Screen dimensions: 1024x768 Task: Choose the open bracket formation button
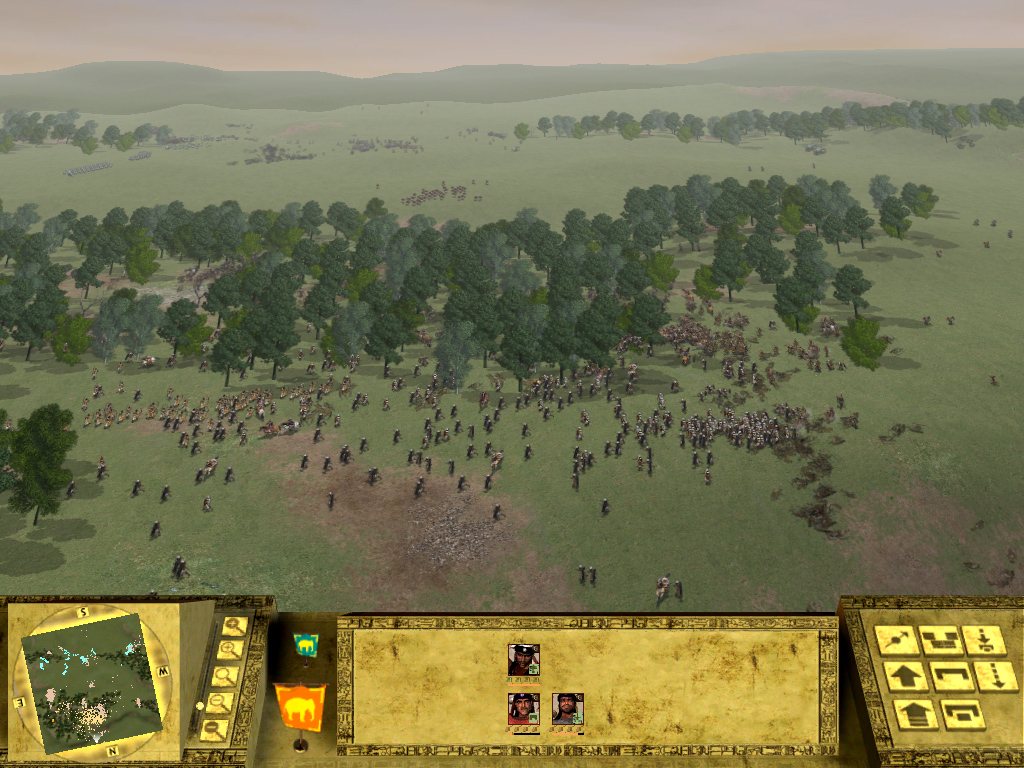click(x=952, y=677)
